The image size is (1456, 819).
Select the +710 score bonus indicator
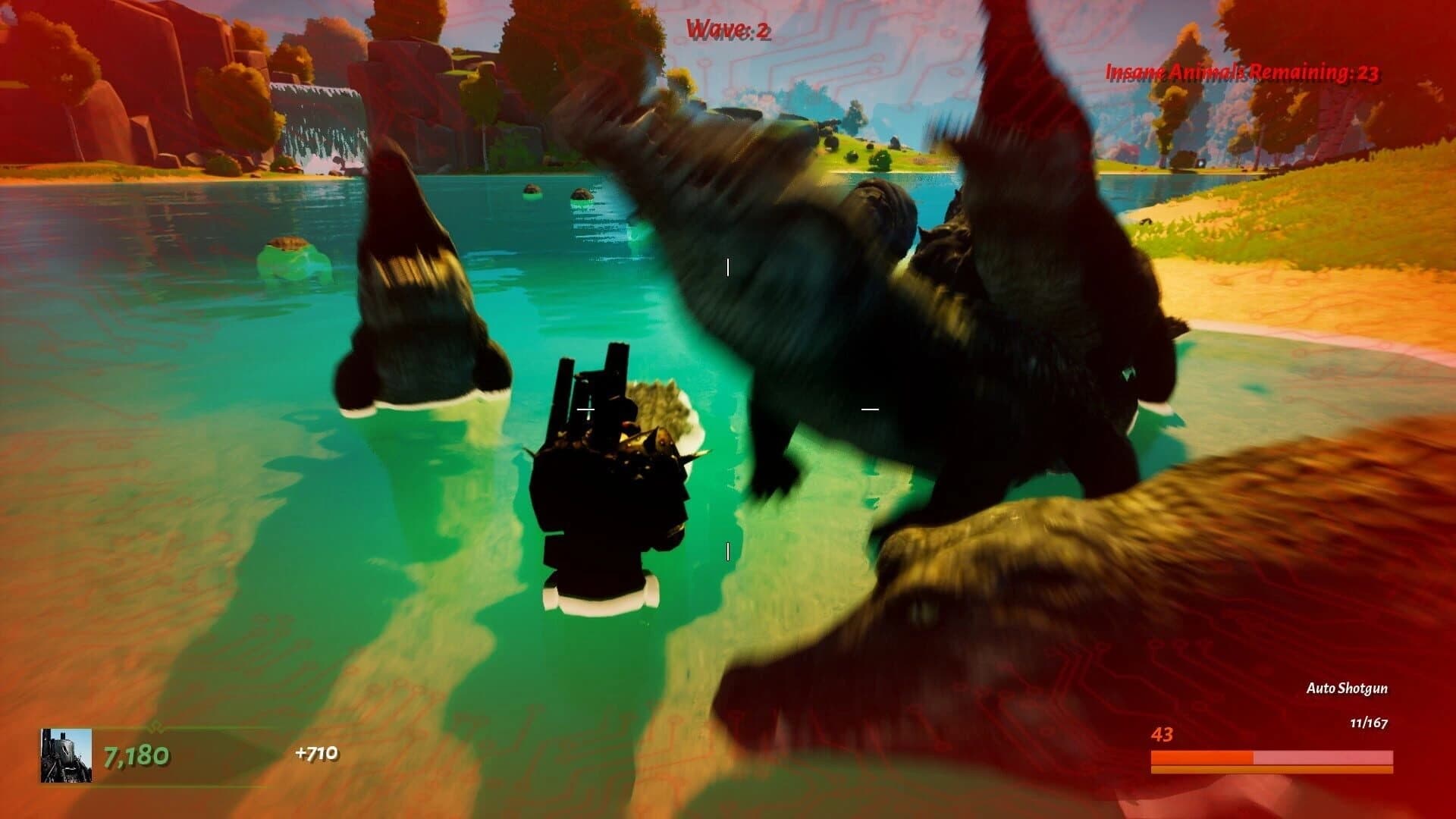coord(317,755)
